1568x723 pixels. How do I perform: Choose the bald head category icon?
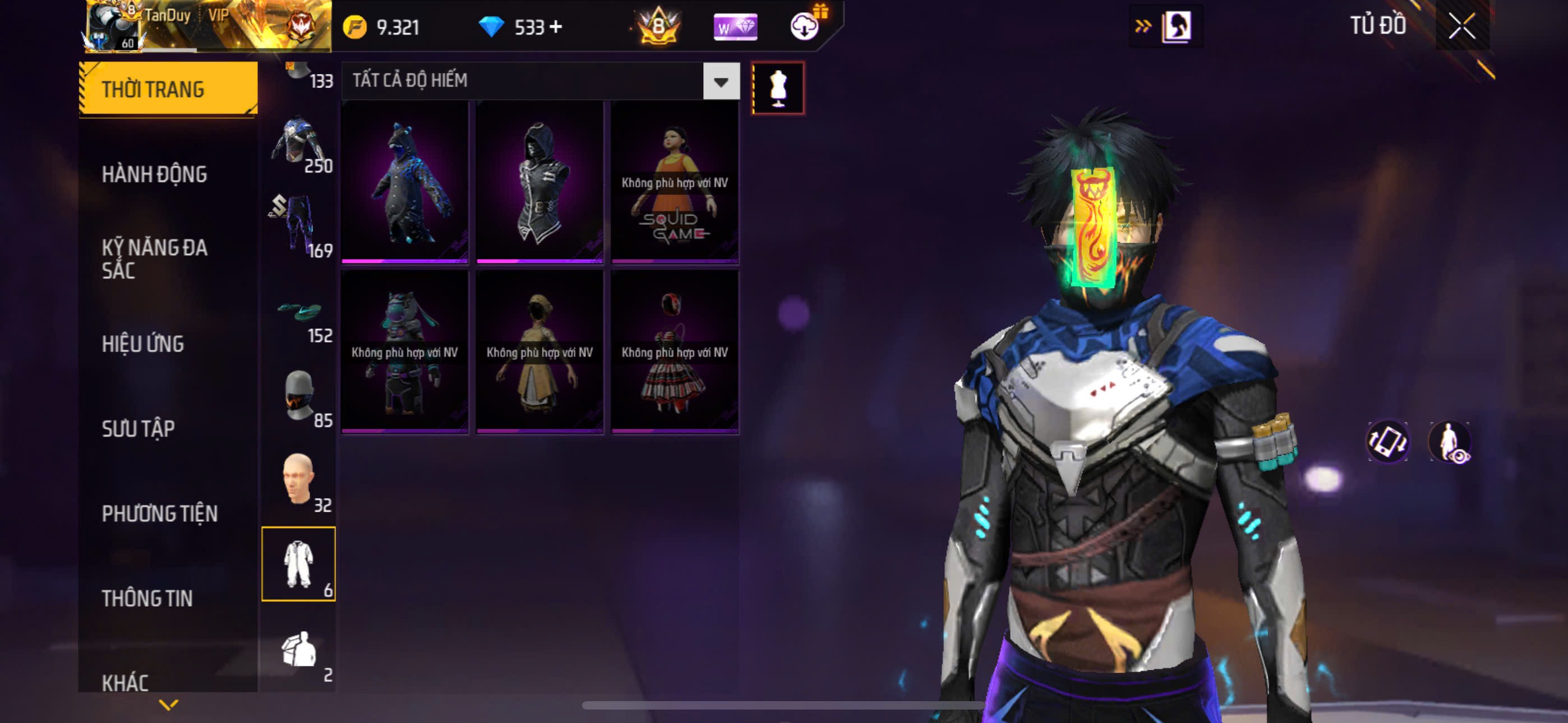298,480
